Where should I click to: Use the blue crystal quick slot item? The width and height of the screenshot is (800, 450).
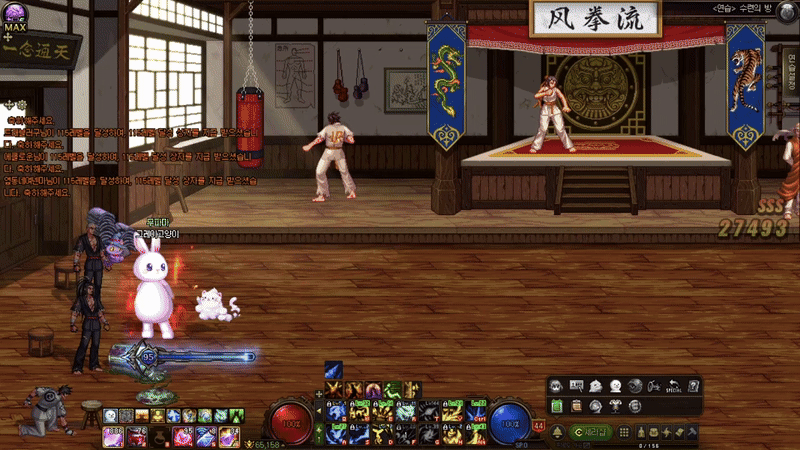pos(204,437)
